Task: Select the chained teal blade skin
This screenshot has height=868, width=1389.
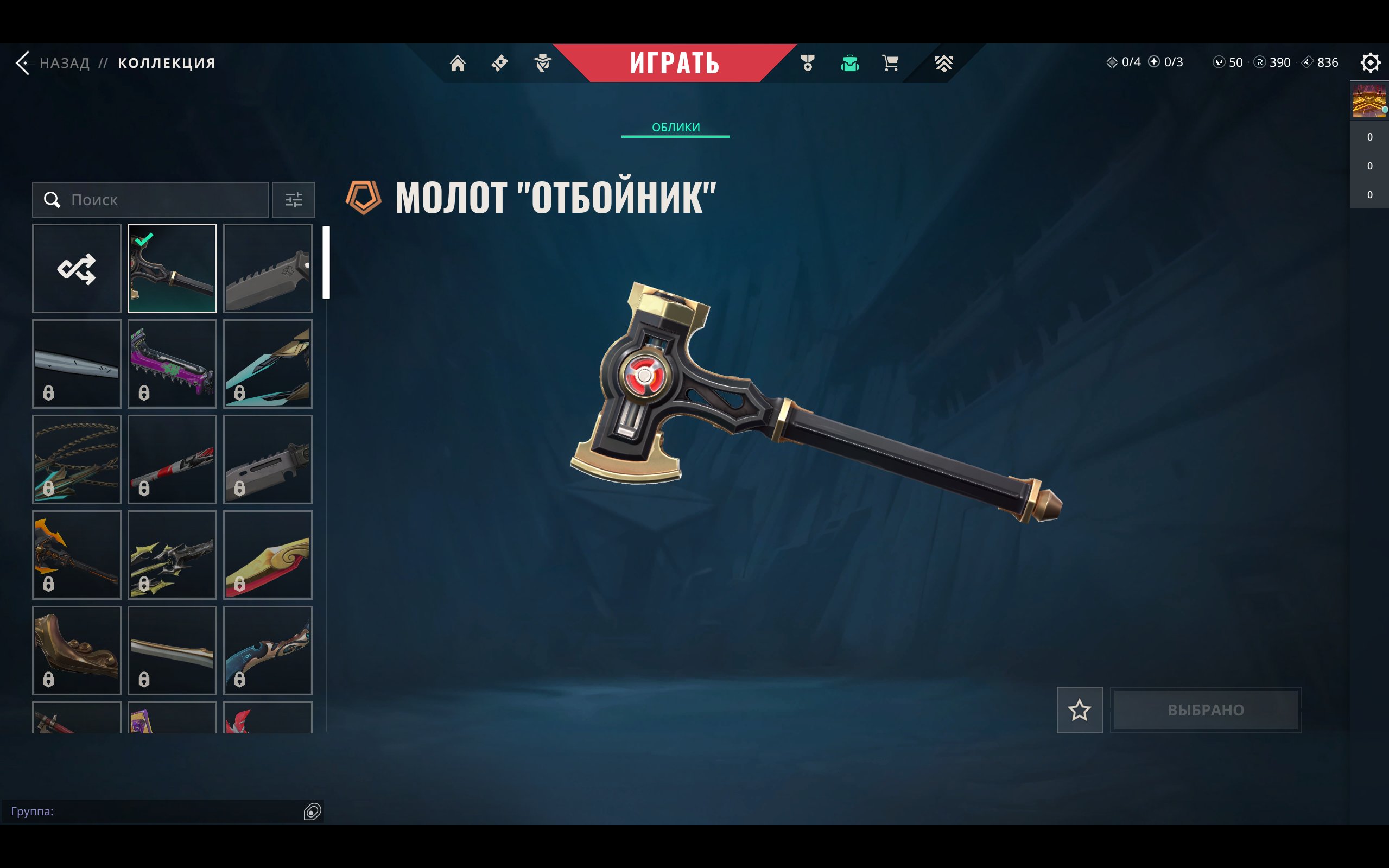Action: (77, 459)
